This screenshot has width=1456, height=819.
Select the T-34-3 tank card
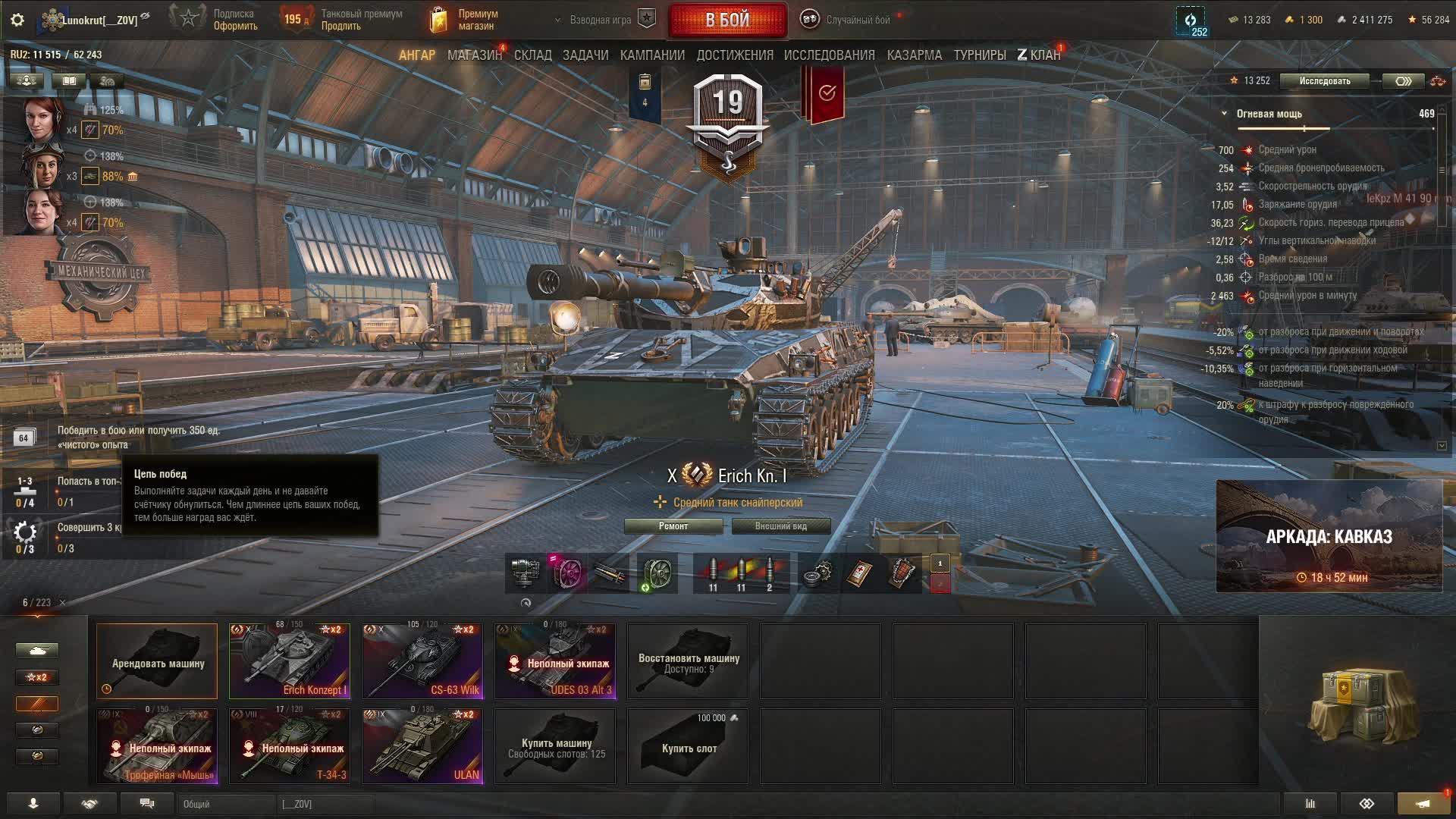(290, 746)
